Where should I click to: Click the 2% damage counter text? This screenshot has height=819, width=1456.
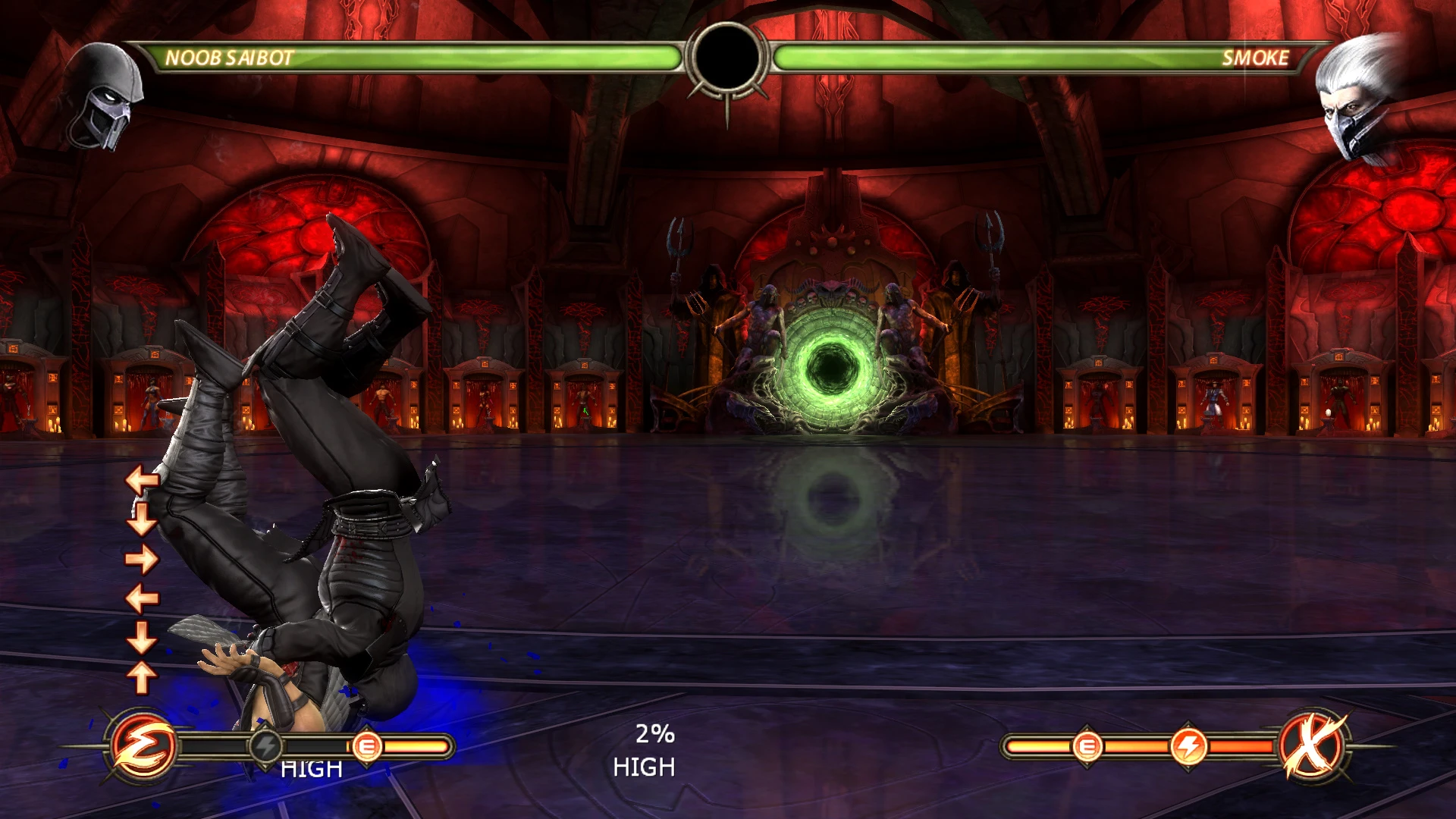pos(654,735)
